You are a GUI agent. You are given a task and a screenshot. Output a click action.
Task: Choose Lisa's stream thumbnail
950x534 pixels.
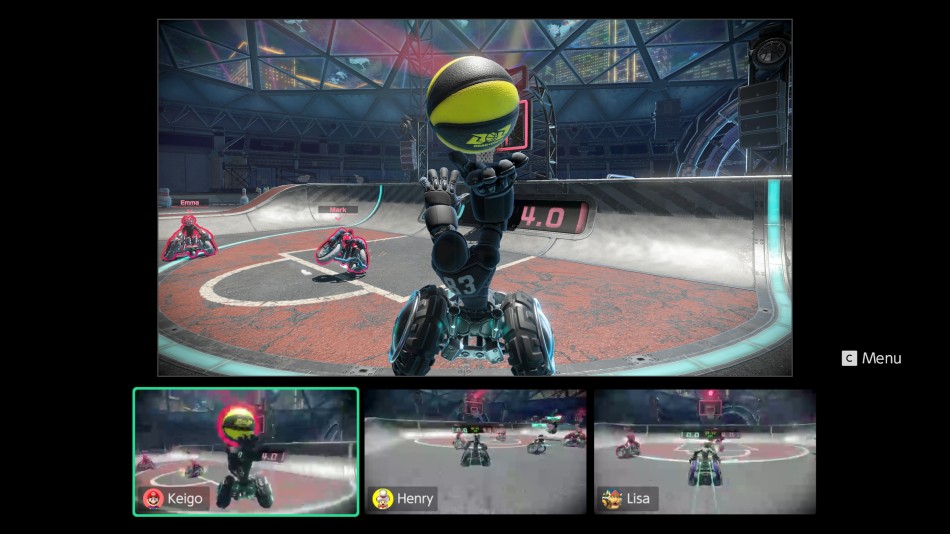click(705, 451)
